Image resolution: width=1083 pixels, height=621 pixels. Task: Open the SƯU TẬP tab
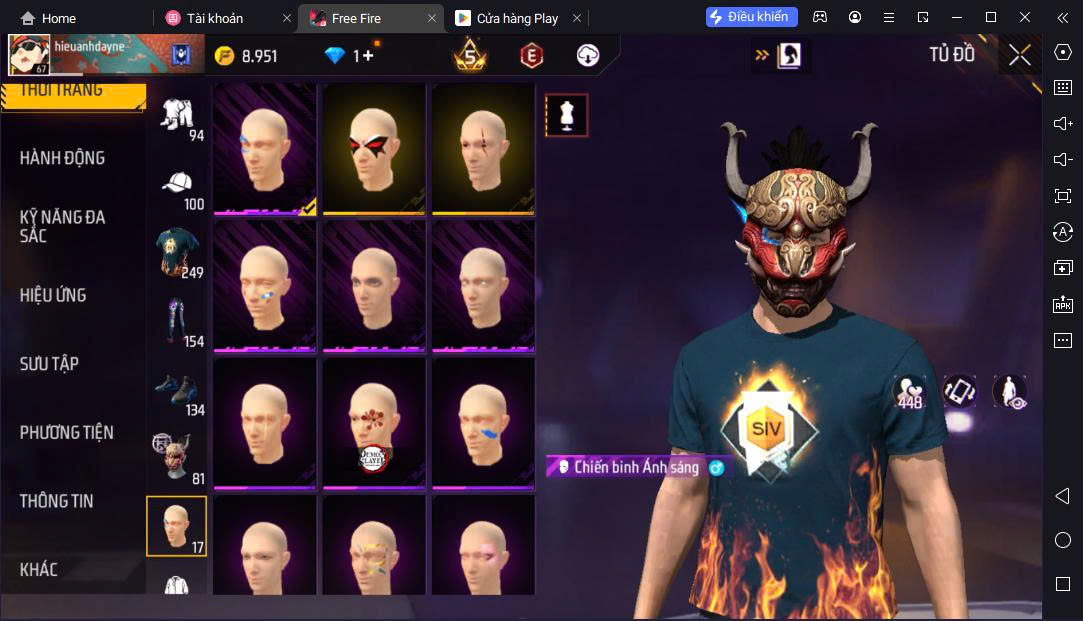tap(49, 364)
